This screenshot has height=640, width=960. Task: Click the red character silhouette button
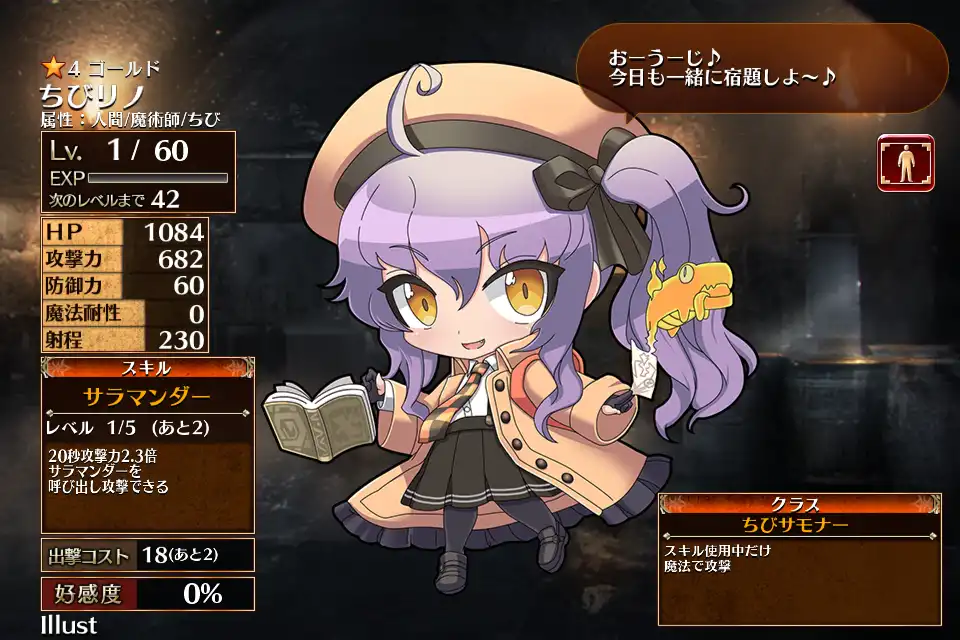tap(905, 163)
